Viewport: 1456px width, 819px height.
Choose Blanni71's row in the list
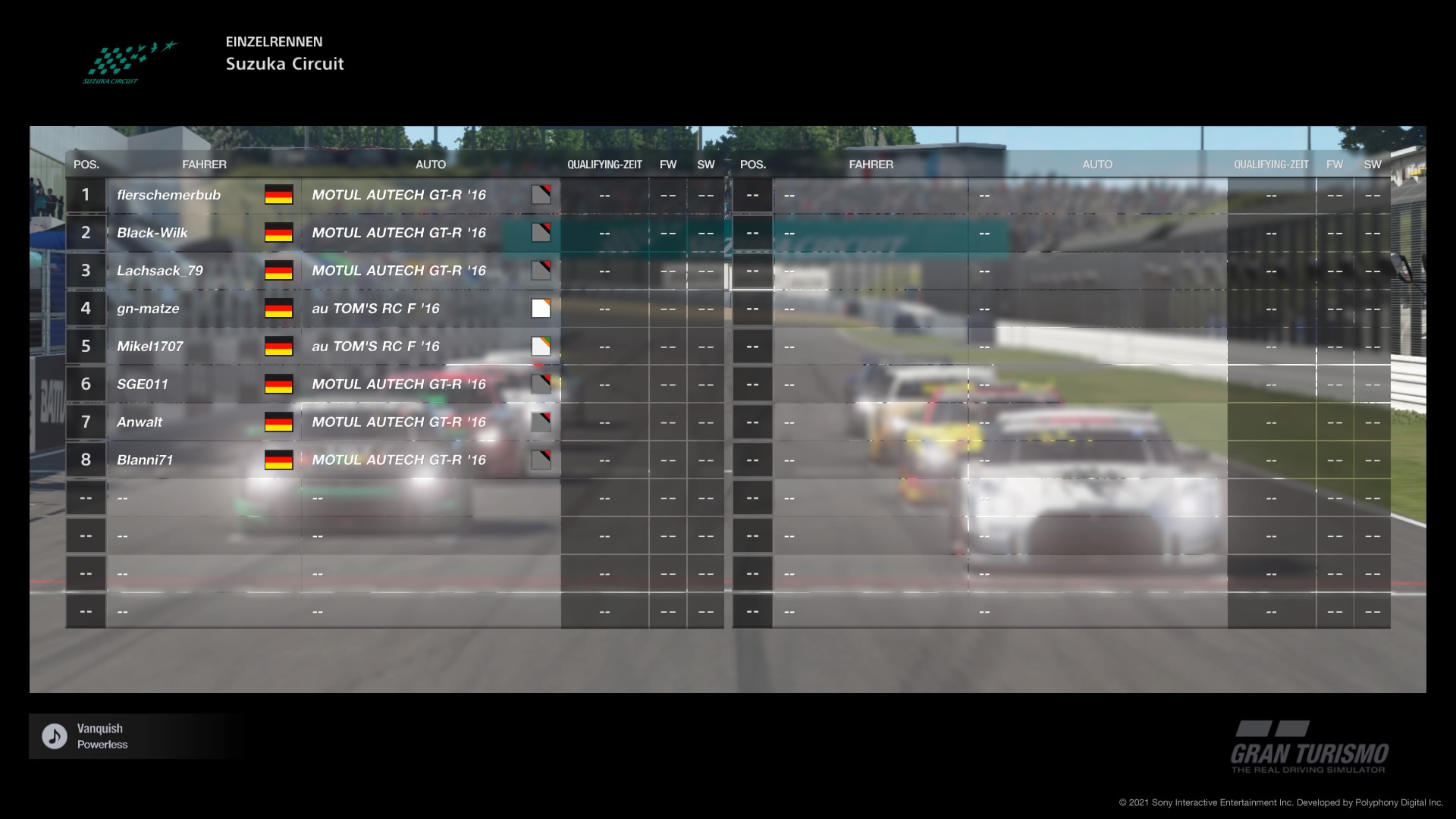pos(145,460)
